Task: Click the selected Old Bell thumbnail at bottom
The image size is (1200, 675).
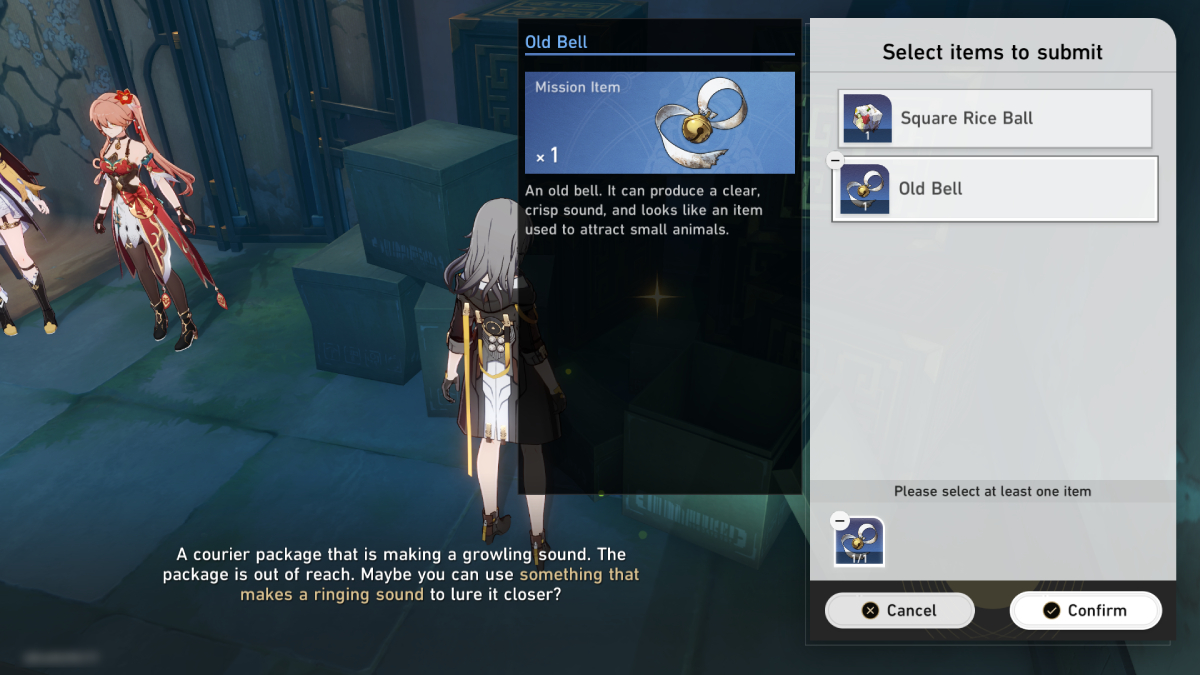Action: (860, 543)
